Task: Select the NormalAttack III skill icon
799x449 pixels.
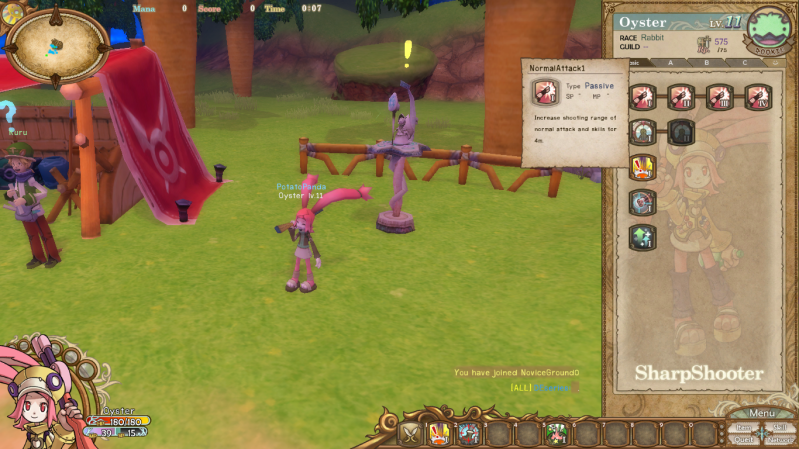Action: (x=719, y=97)
